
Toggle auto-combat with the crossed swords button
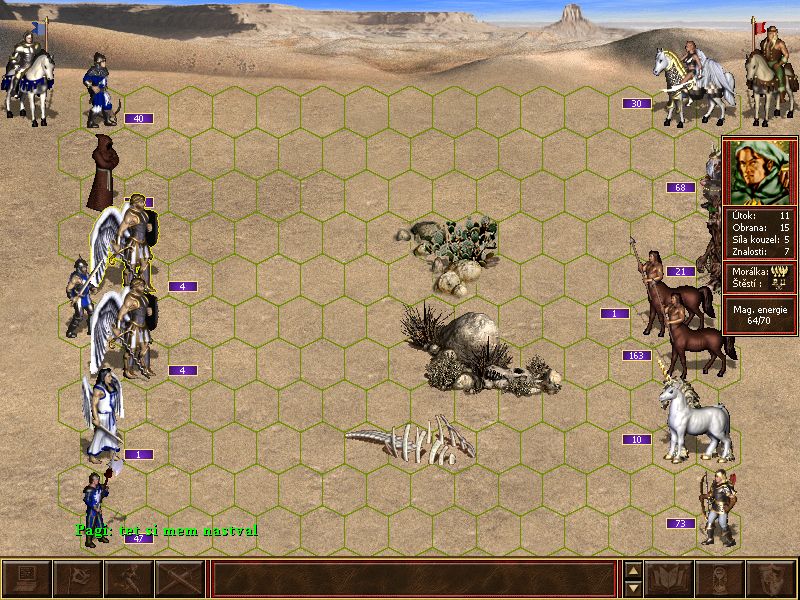point(179,579)
